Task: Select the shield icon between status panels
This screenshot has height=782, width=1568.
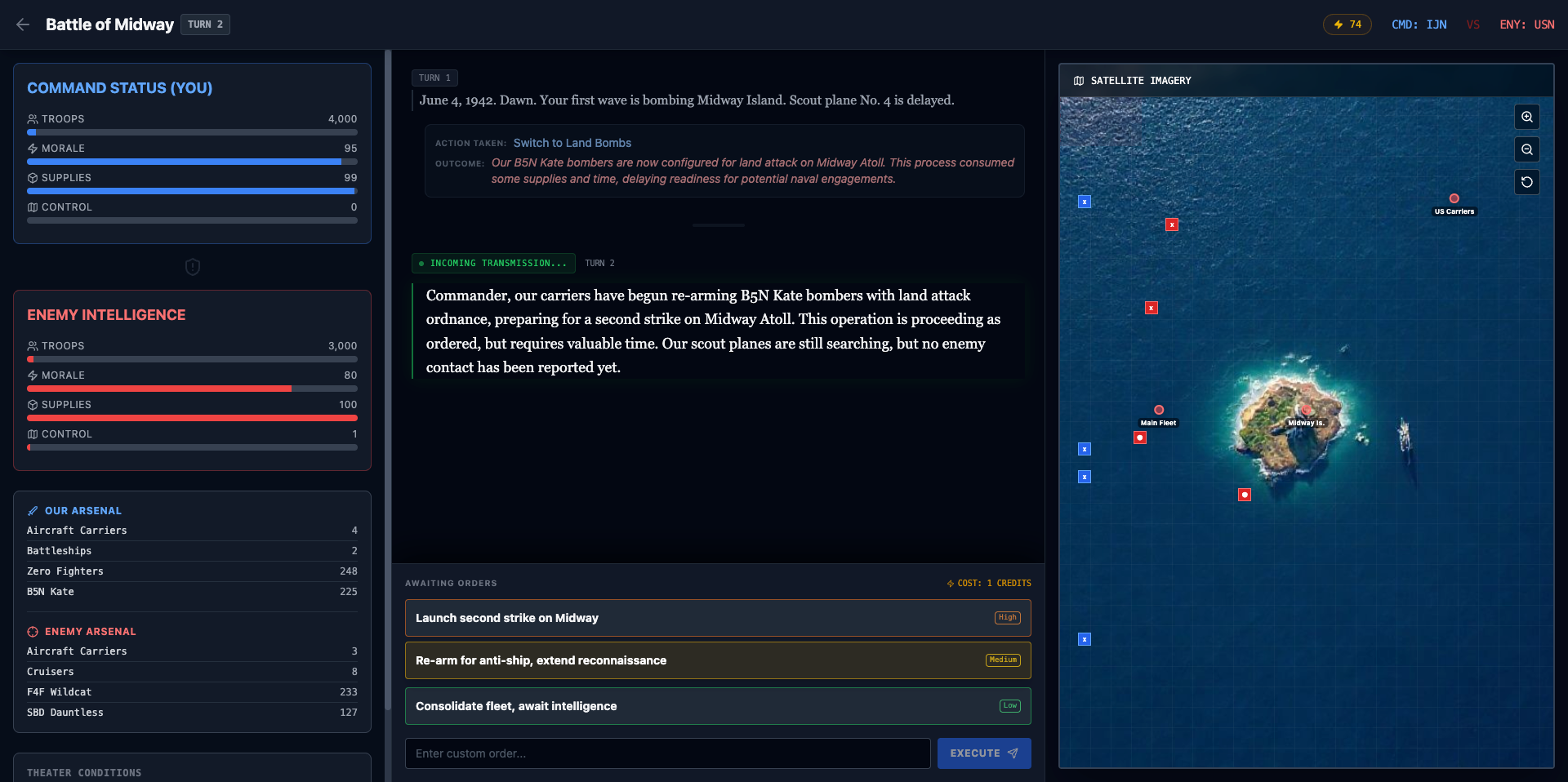Action: [192, 267]
